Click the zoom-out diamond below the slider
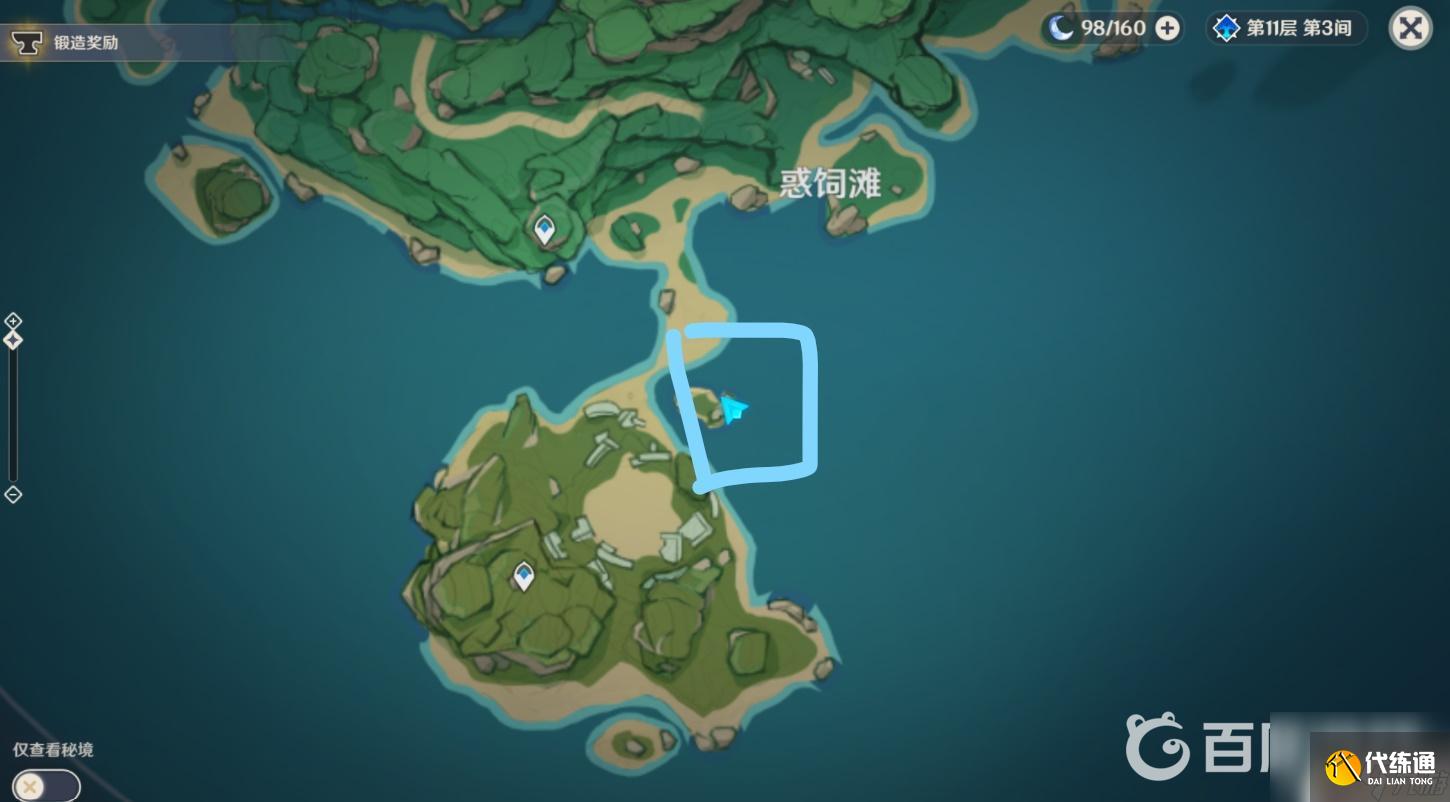The height and width of the screenshot is (802, 1450). pos(13,495)
